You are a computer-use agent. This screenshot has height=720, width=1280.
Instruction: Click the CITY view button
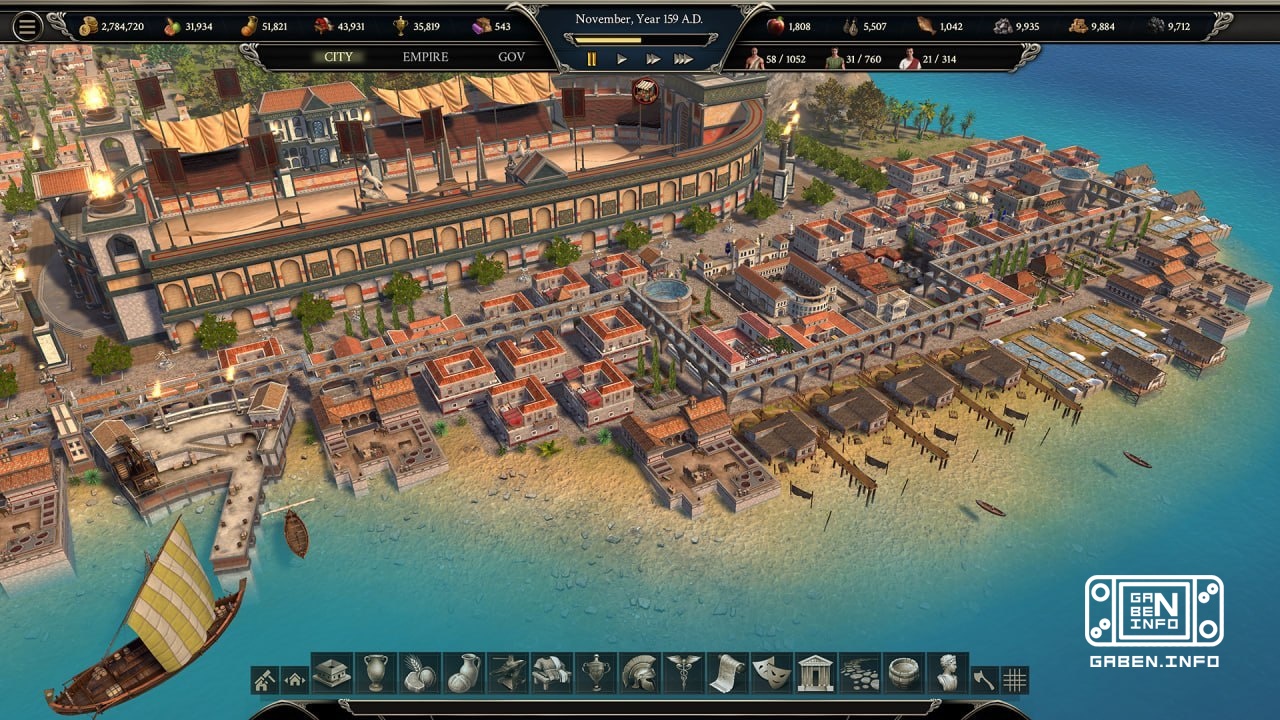338,58
